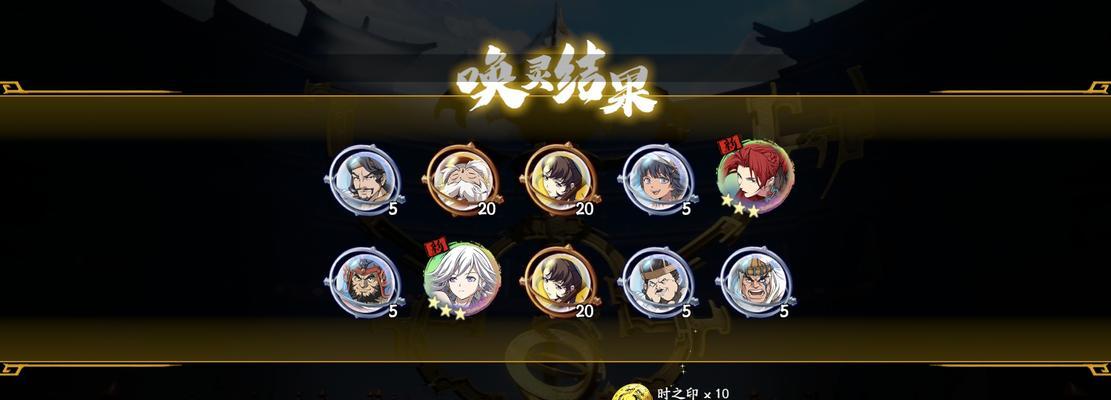1111x400 pixels.
Task: Choose the chubby mustached man with headband
Action: 657,281
